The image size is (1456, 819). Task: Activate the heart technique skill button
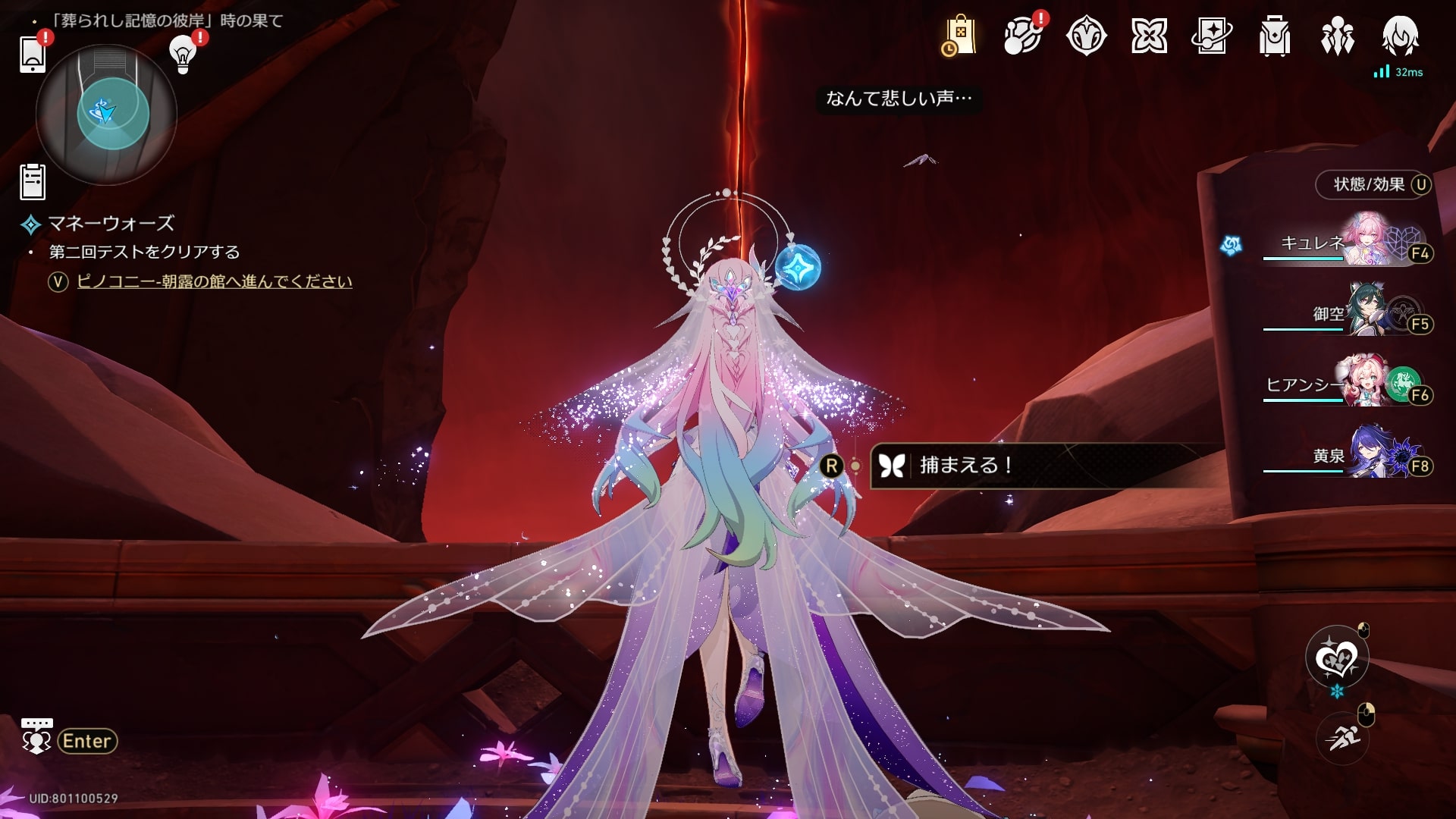point(1336,657)
